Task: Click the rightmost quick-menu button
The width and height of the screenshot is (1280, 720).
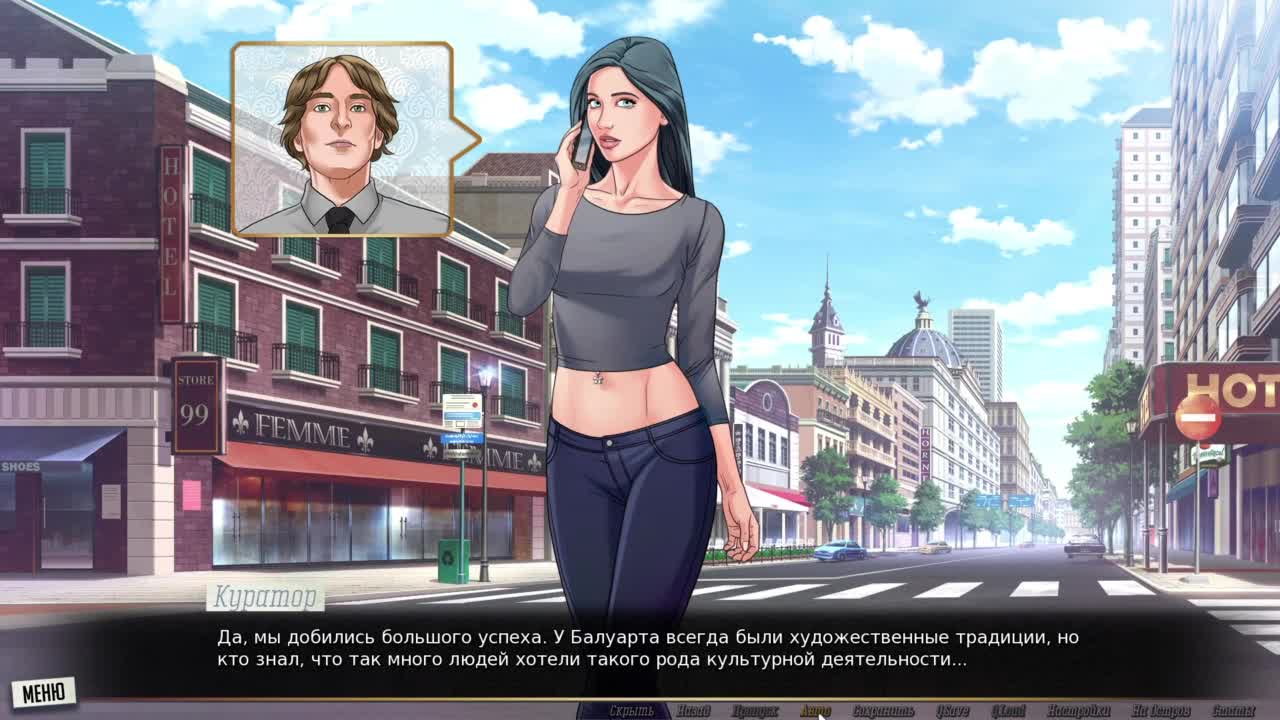Action: click(1233, 711)
